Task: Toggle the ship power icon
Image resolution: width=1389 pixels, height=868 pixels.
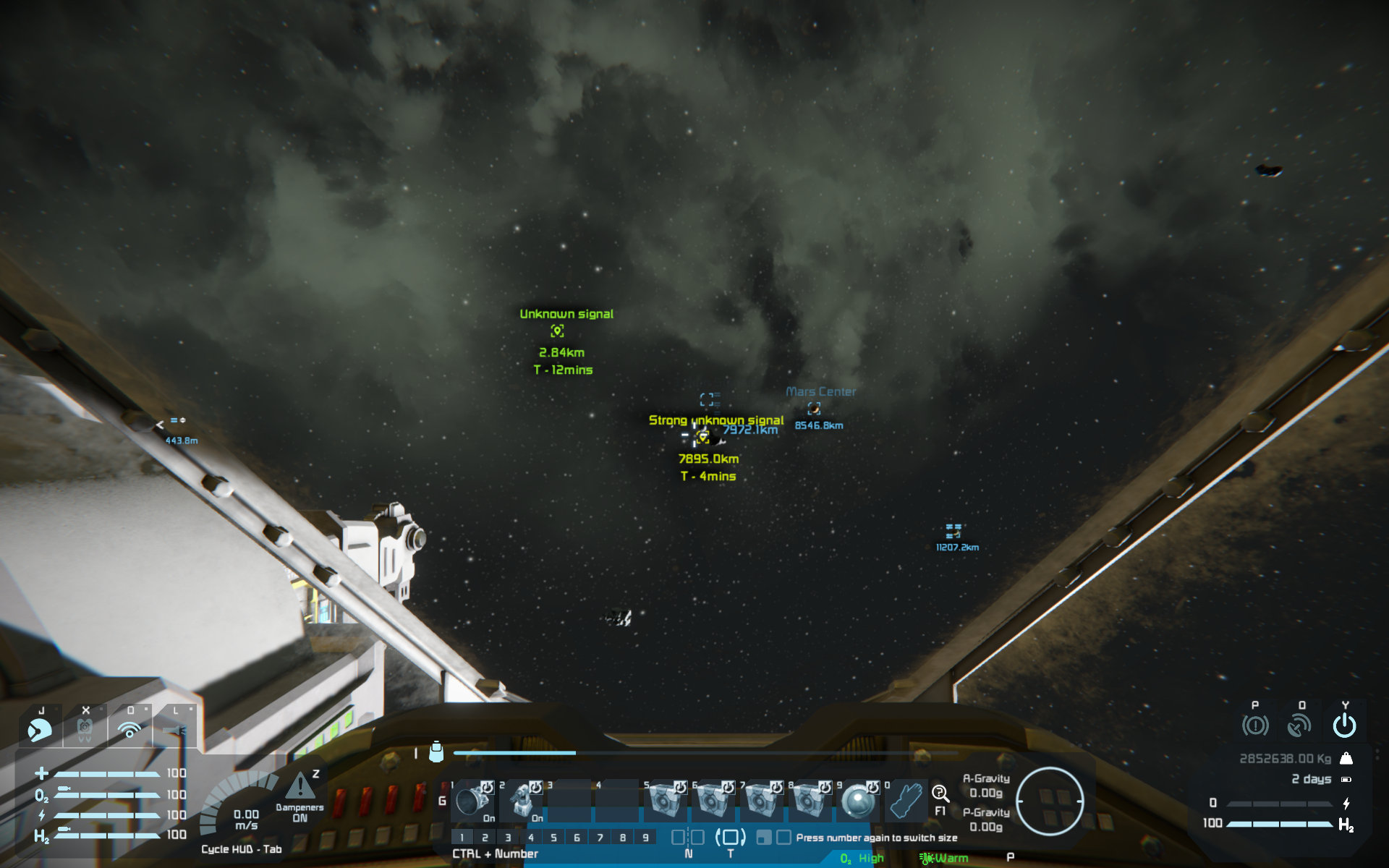Action: (x=1345, y=725)
